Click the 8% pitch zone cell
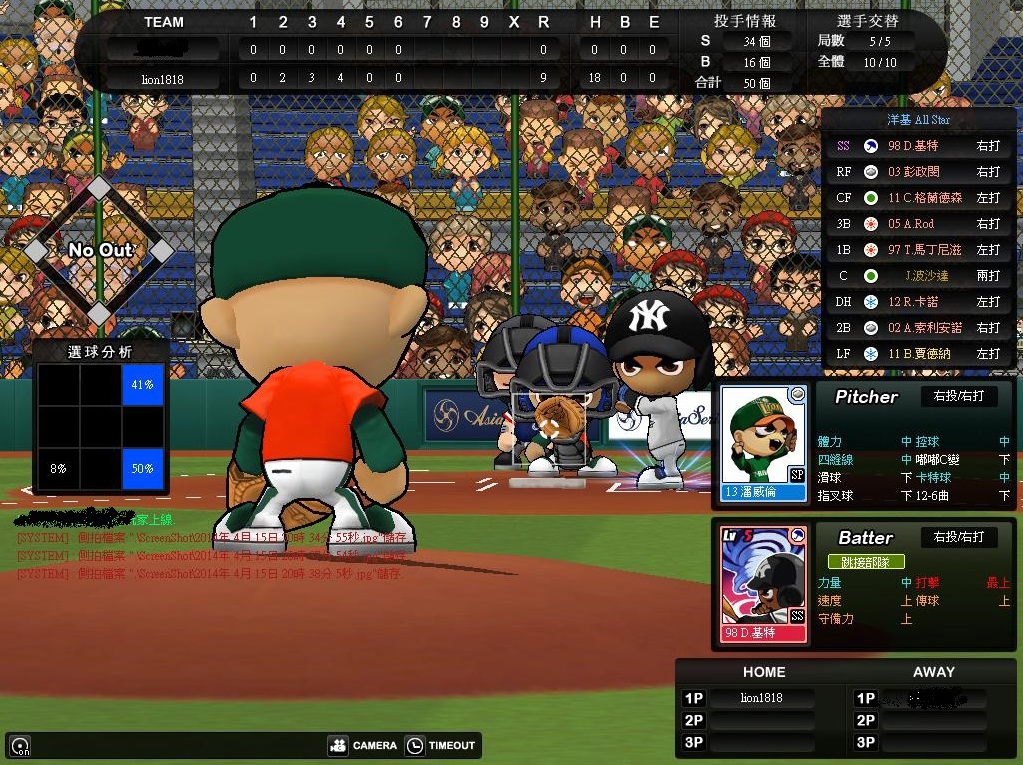The image size is (1023, 765). pos(58,469)
